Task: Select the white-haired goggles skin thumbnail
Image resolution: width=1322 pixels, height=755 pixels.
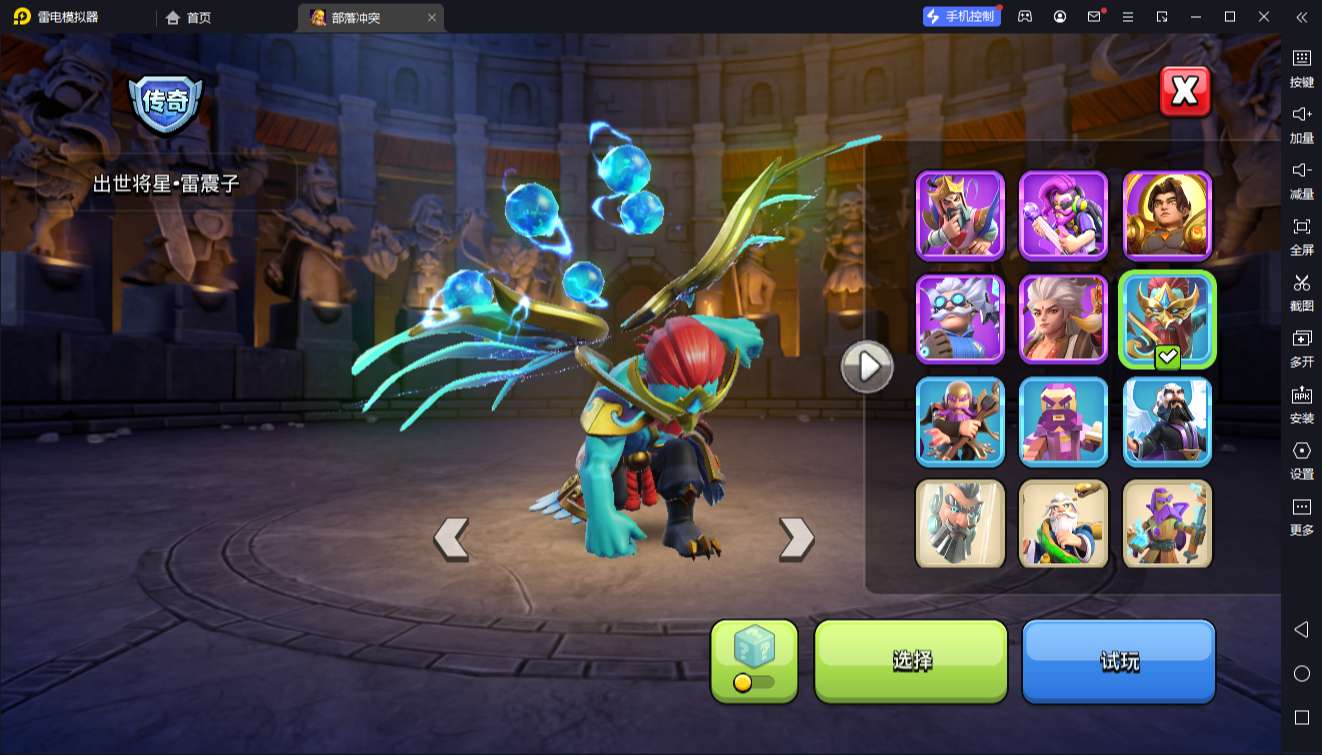Action: click(960, 318)
